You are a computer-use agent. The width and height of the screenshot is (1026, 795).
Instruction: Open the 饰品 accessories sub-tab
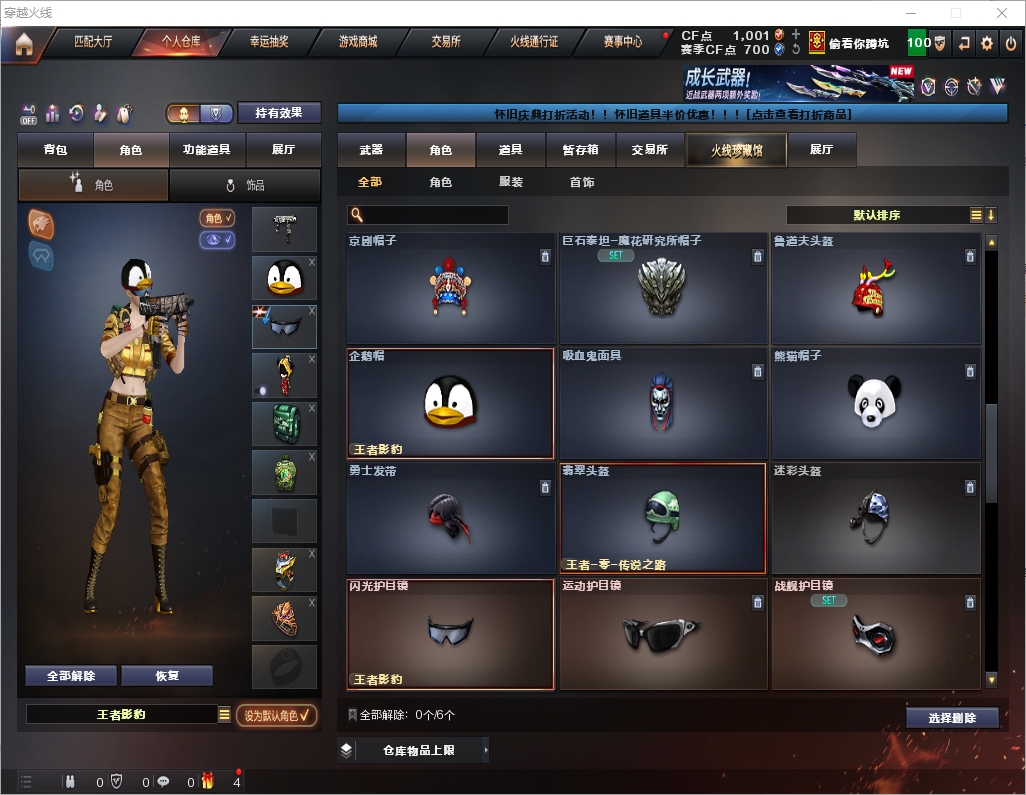tap(245, 185)
